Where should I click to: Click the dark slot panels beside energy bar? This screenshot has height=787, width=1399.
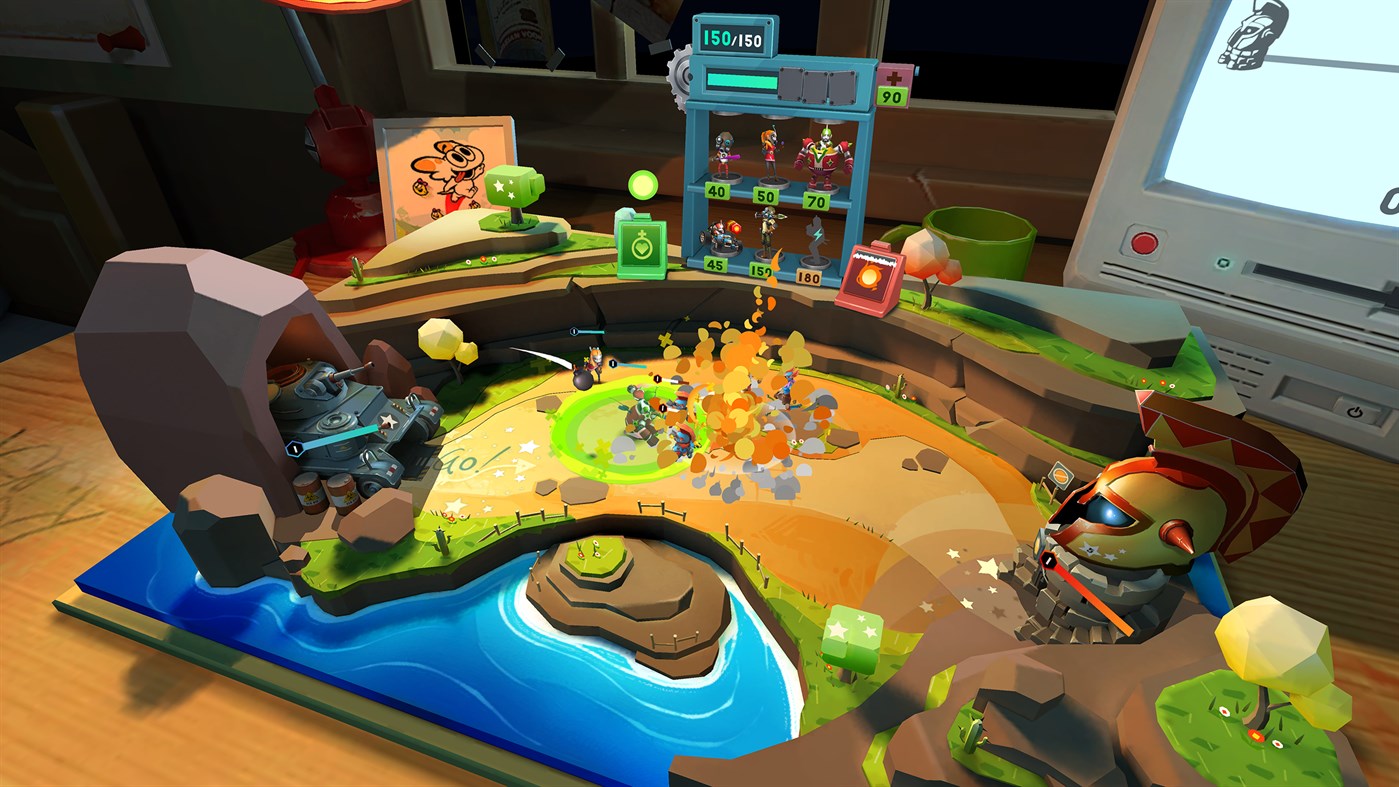point(818,84)
